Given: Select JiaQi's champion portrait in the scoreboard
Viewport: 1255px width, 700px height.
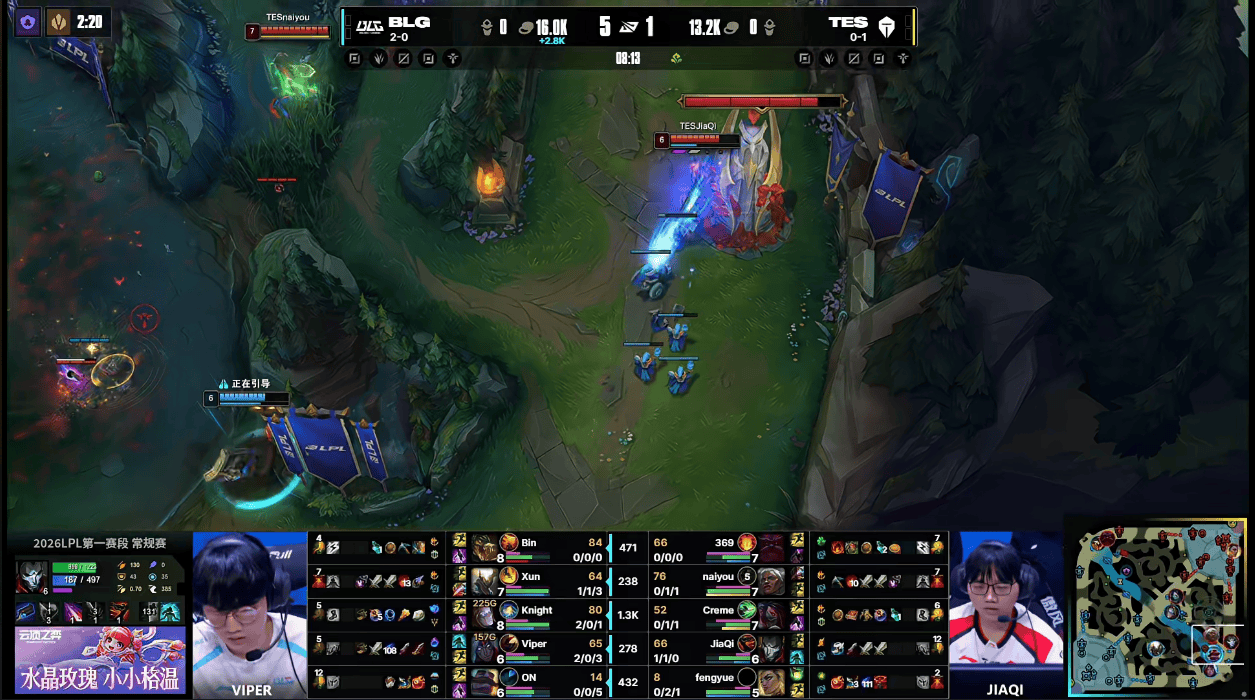Looking at the screenshot, I should coord(770,648).
